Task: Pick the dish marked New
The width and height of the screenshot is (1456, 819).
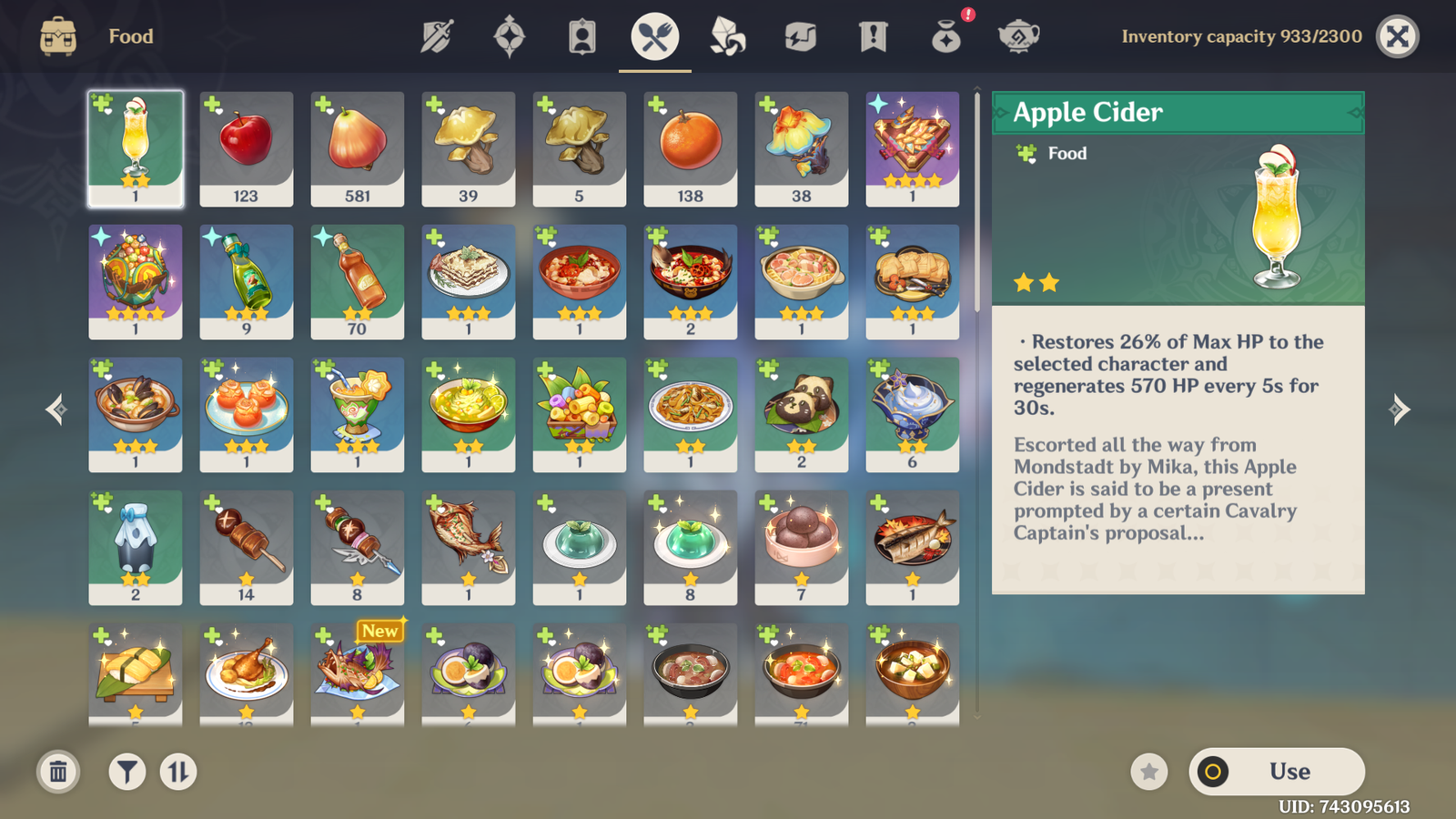Action: point(357,673)
